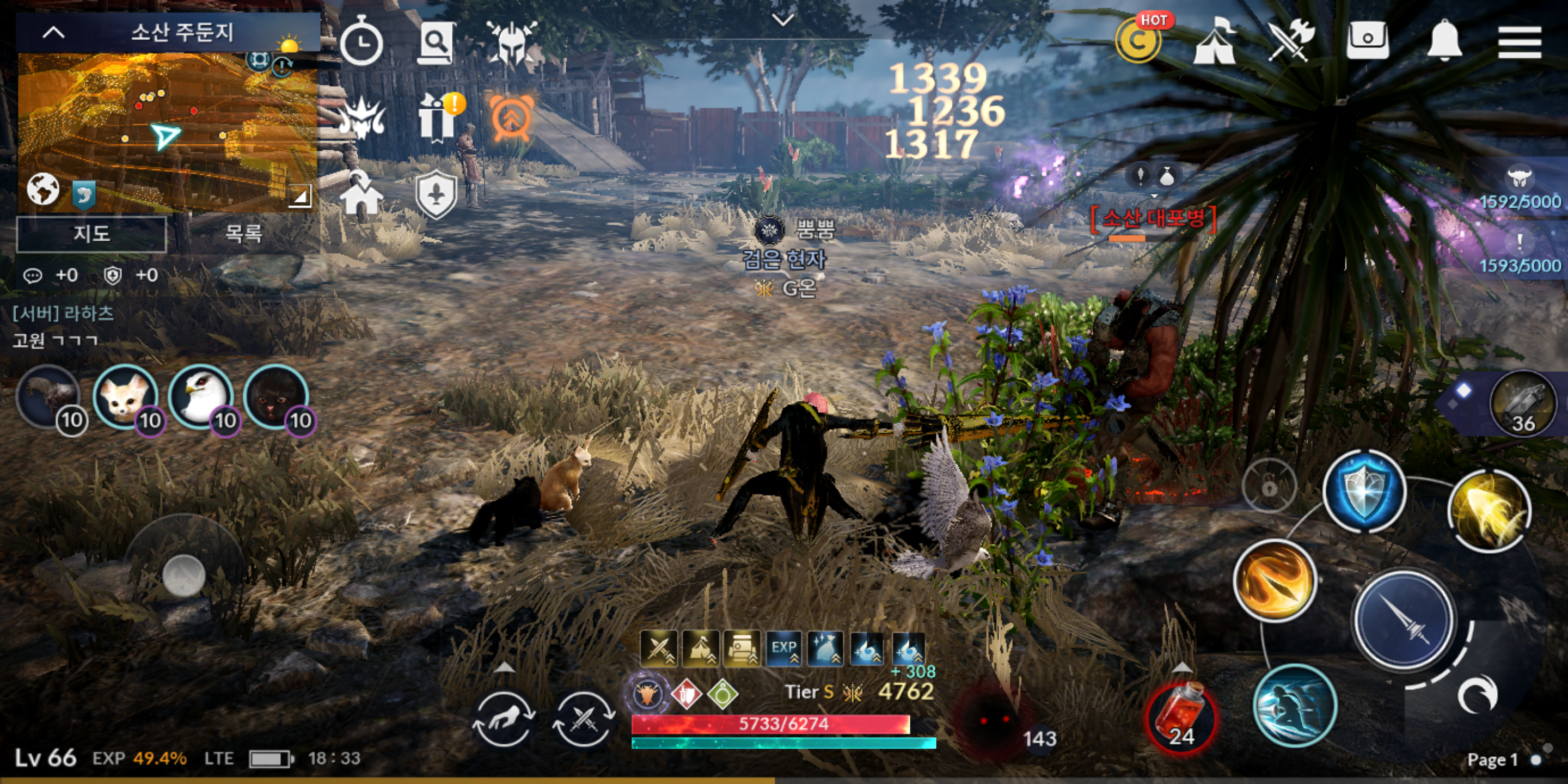
Task: Switch to the 지도 map tab
Action: click(91, 234)
